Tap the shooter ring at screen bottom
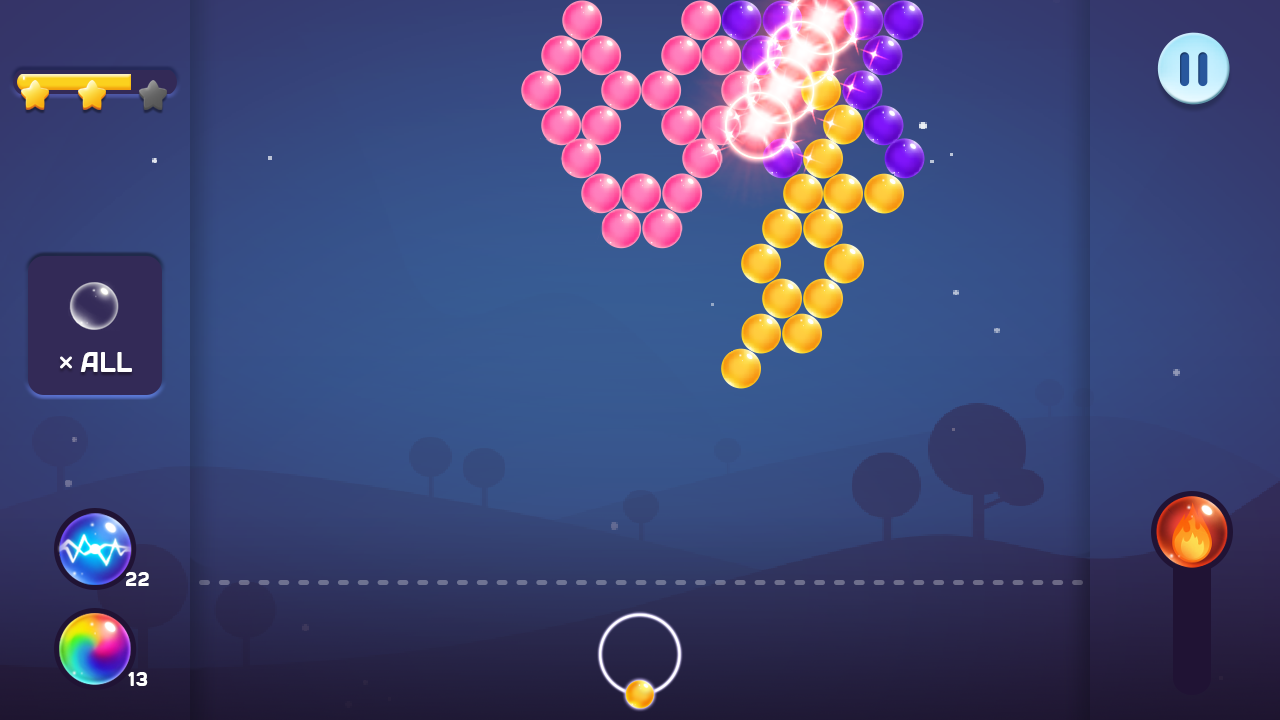Viewport: 1280px width, 720px height. click(x=639, y=655)
